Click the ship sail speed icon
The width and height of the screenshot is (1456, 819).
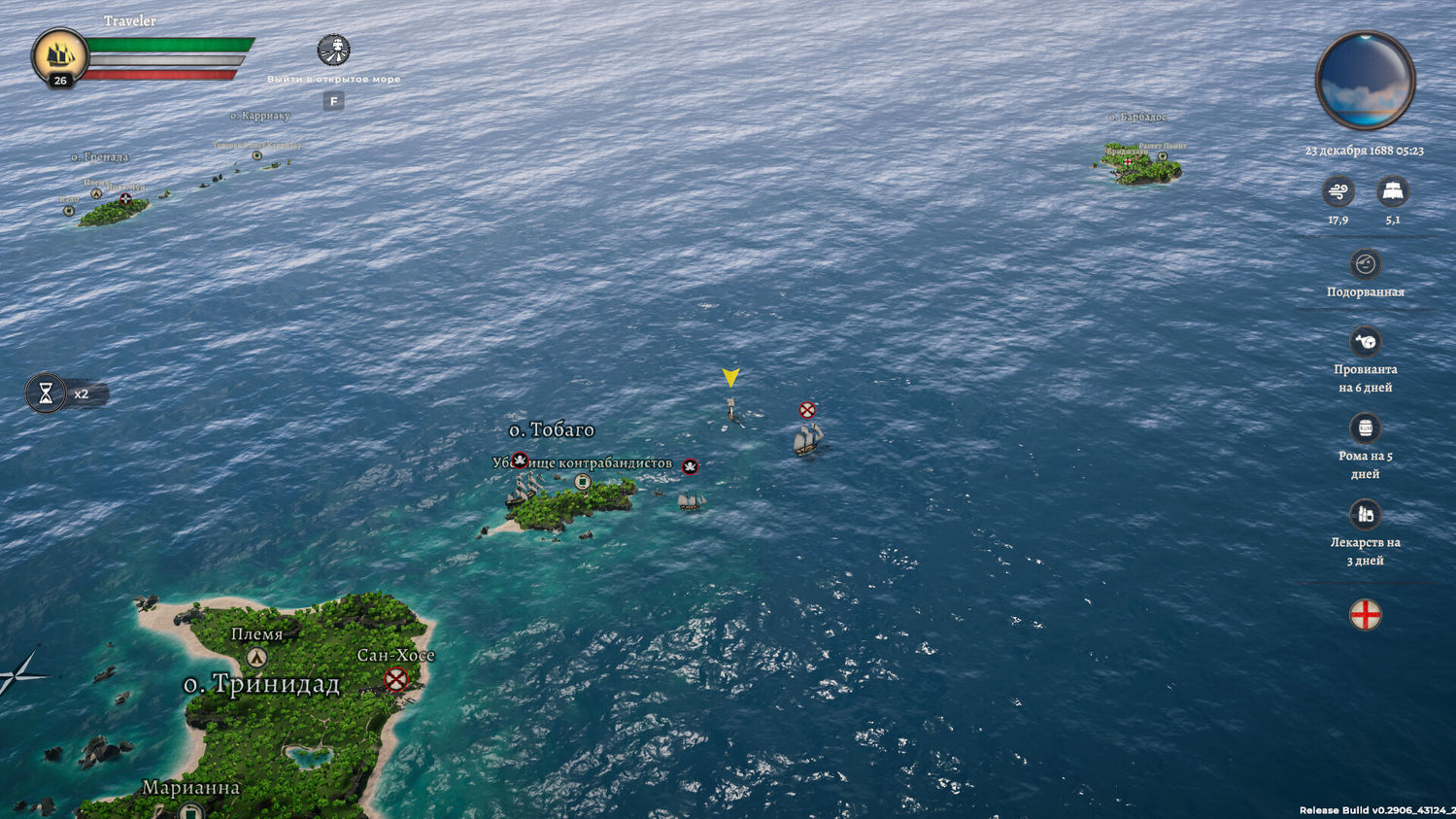(1392, 191)
